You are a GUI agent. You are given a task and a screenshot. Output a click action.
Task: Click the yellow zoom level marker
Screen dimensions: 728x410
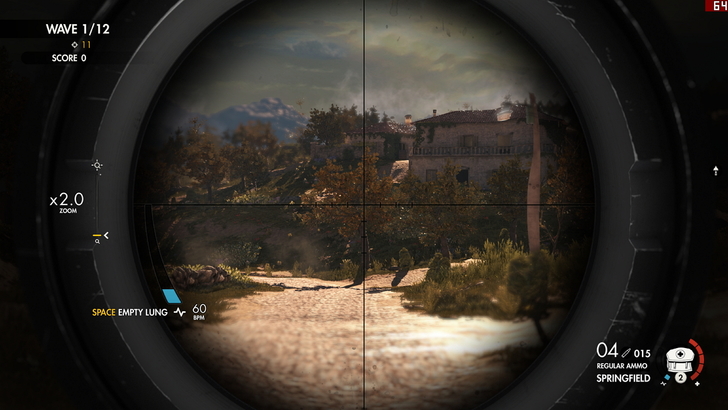coord(98,236)
